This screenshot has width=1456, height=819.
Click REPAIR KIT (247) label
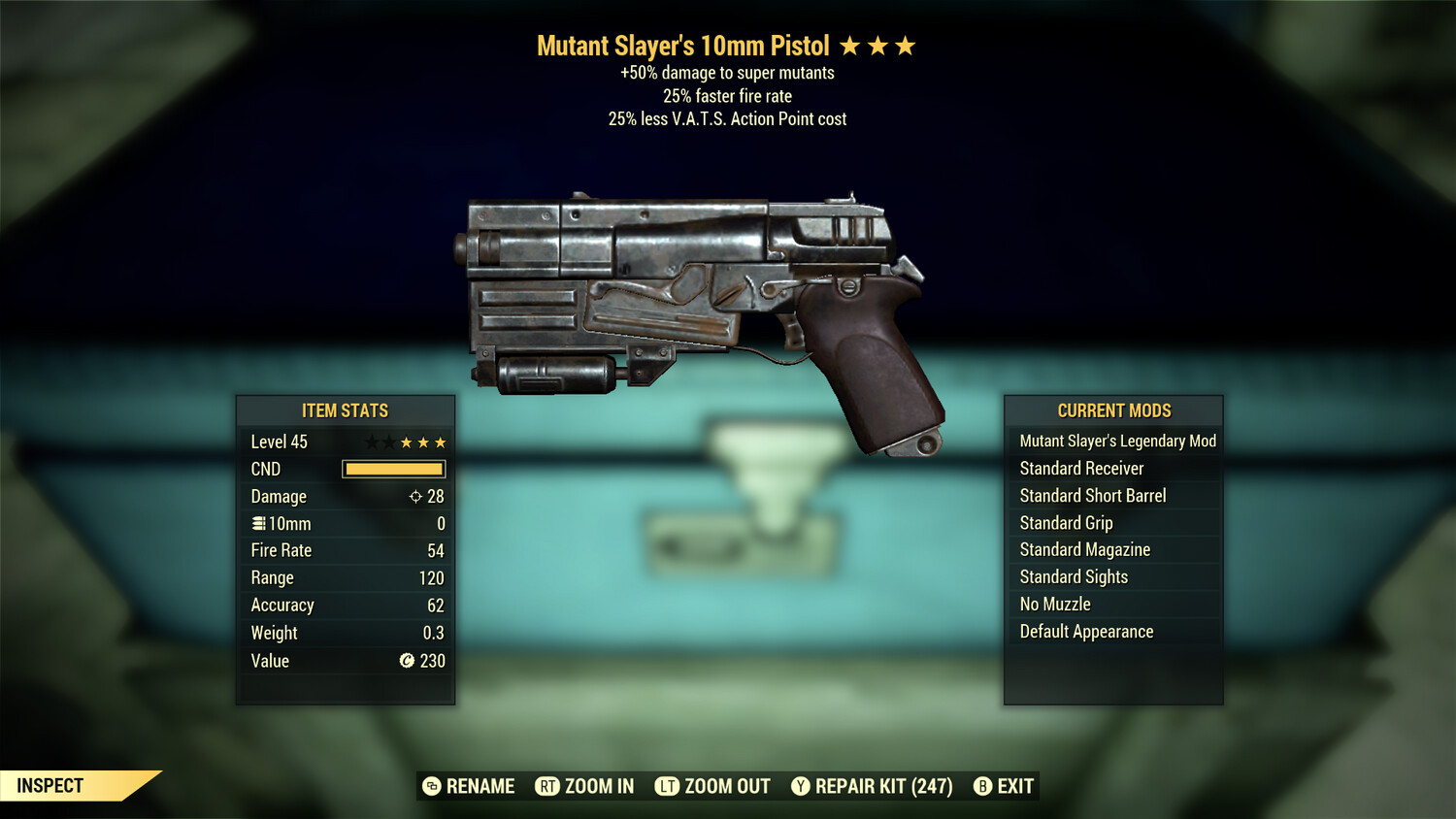(x=881, y=786)
